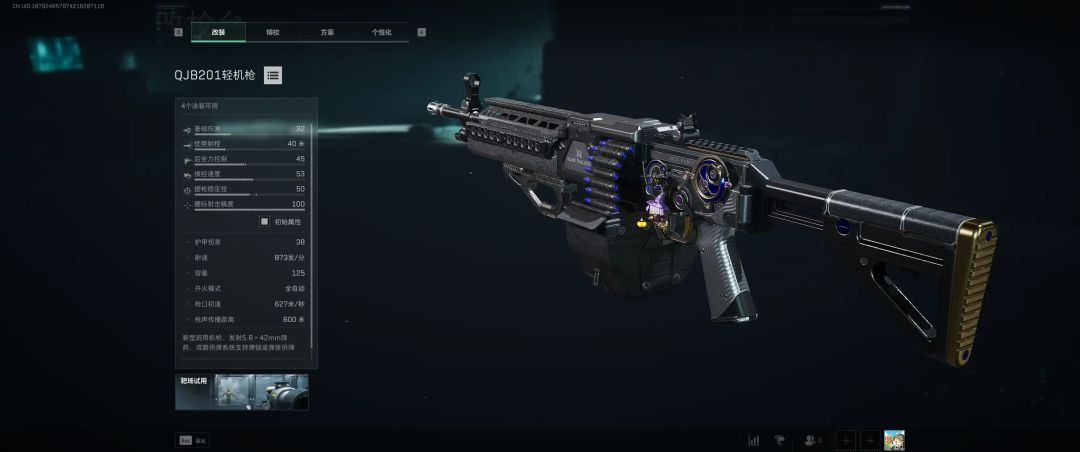Open the signal bars icon
Screen dimensions: 1080x452
pyautogui.click(x=754, y=440)
